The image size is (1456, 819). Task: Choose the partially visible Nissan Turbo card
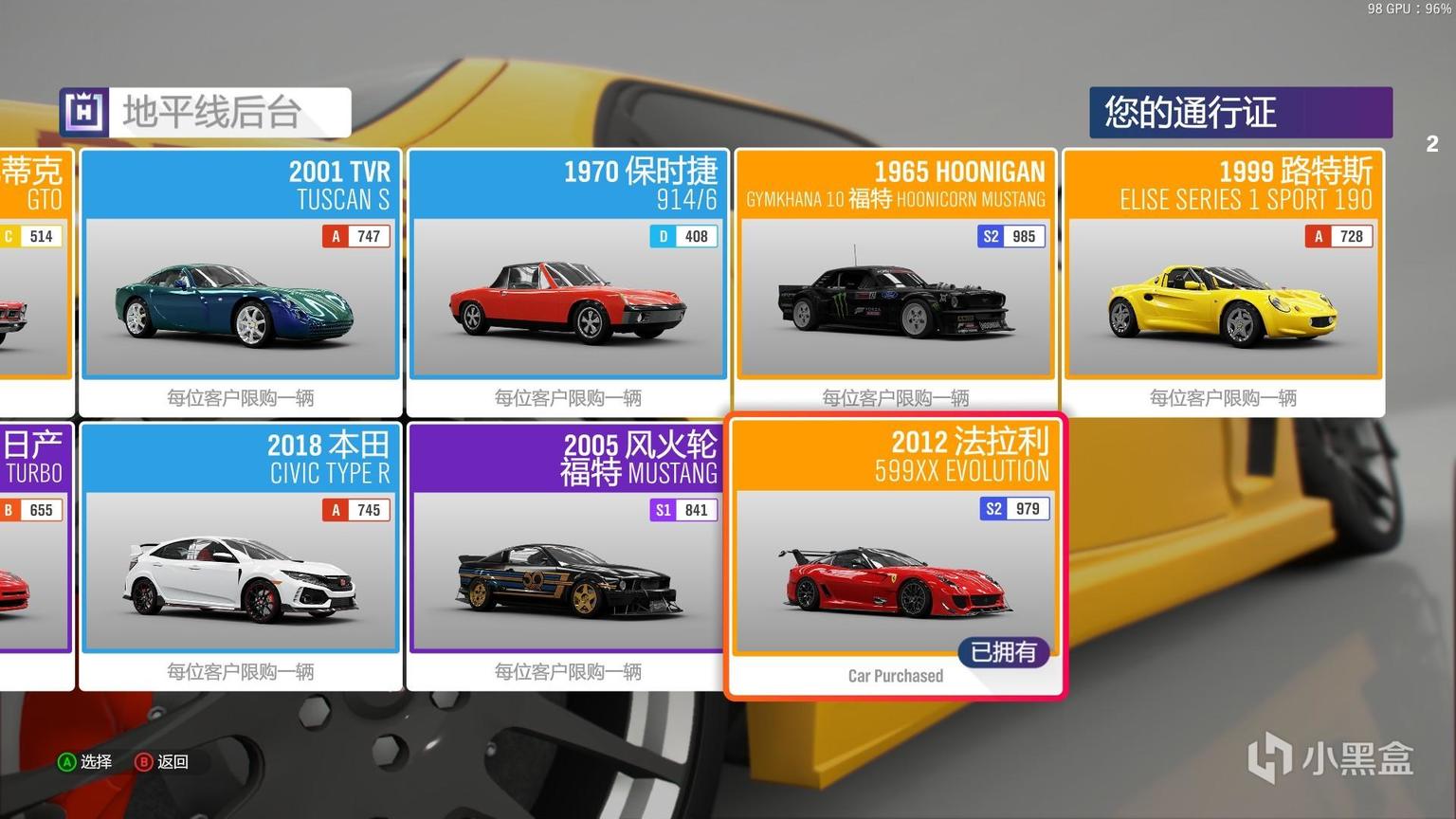[x=34, y=555]
